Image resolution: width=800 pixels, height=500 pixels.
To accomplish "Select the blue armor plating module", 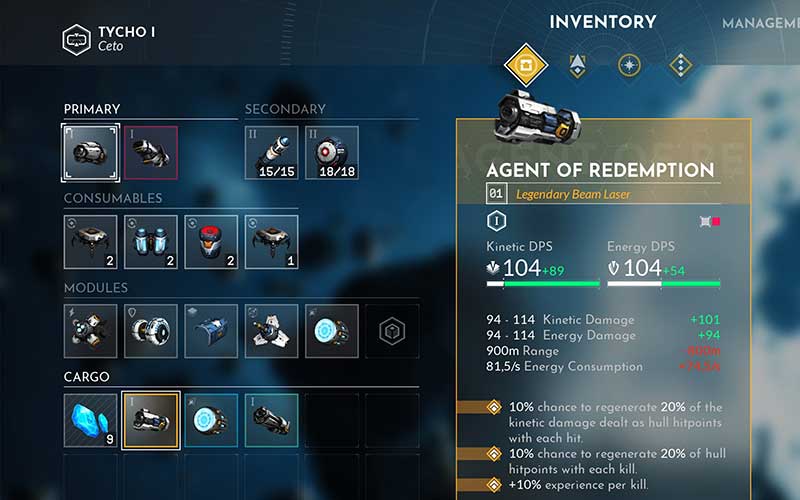I will tap(211, 331).
